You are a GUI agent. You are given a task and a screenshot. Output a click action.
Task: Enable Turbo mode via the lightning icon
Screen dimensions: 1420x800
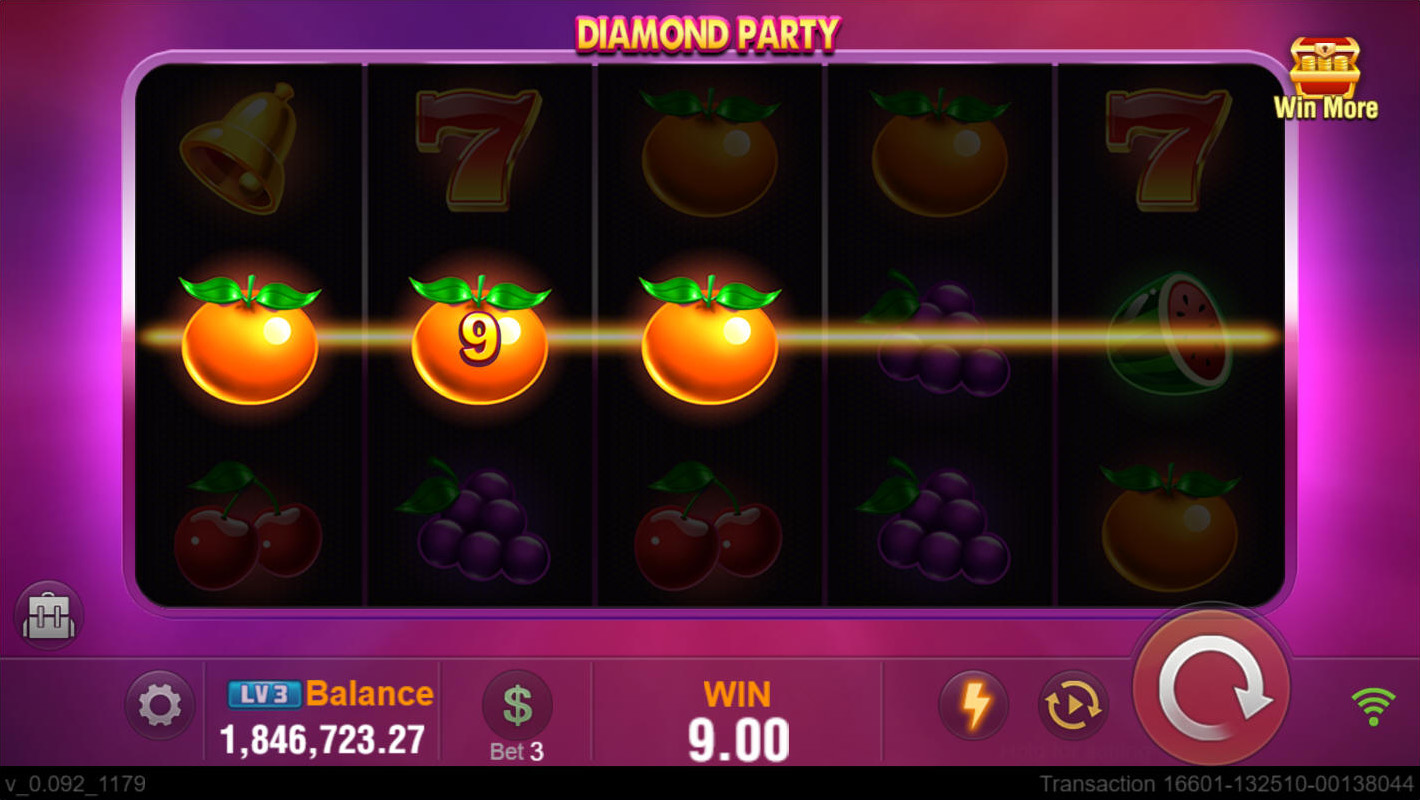(971, 706)
